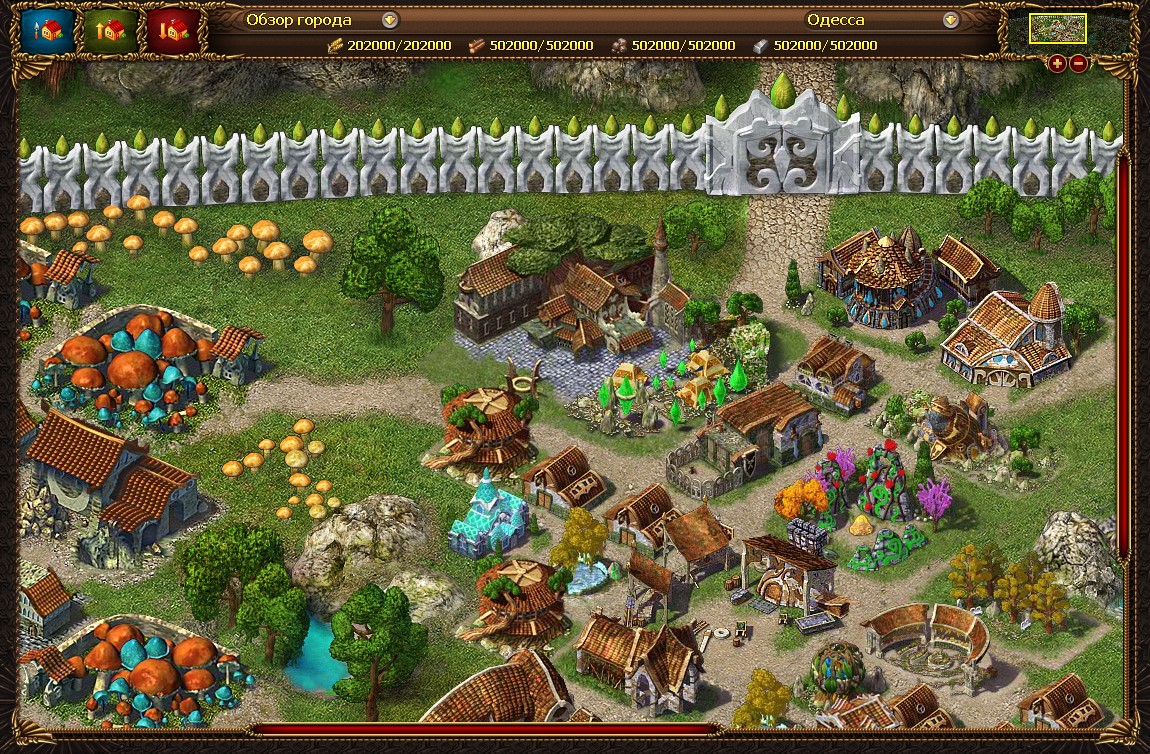Choose the red demolish-building button

(172, 31)
